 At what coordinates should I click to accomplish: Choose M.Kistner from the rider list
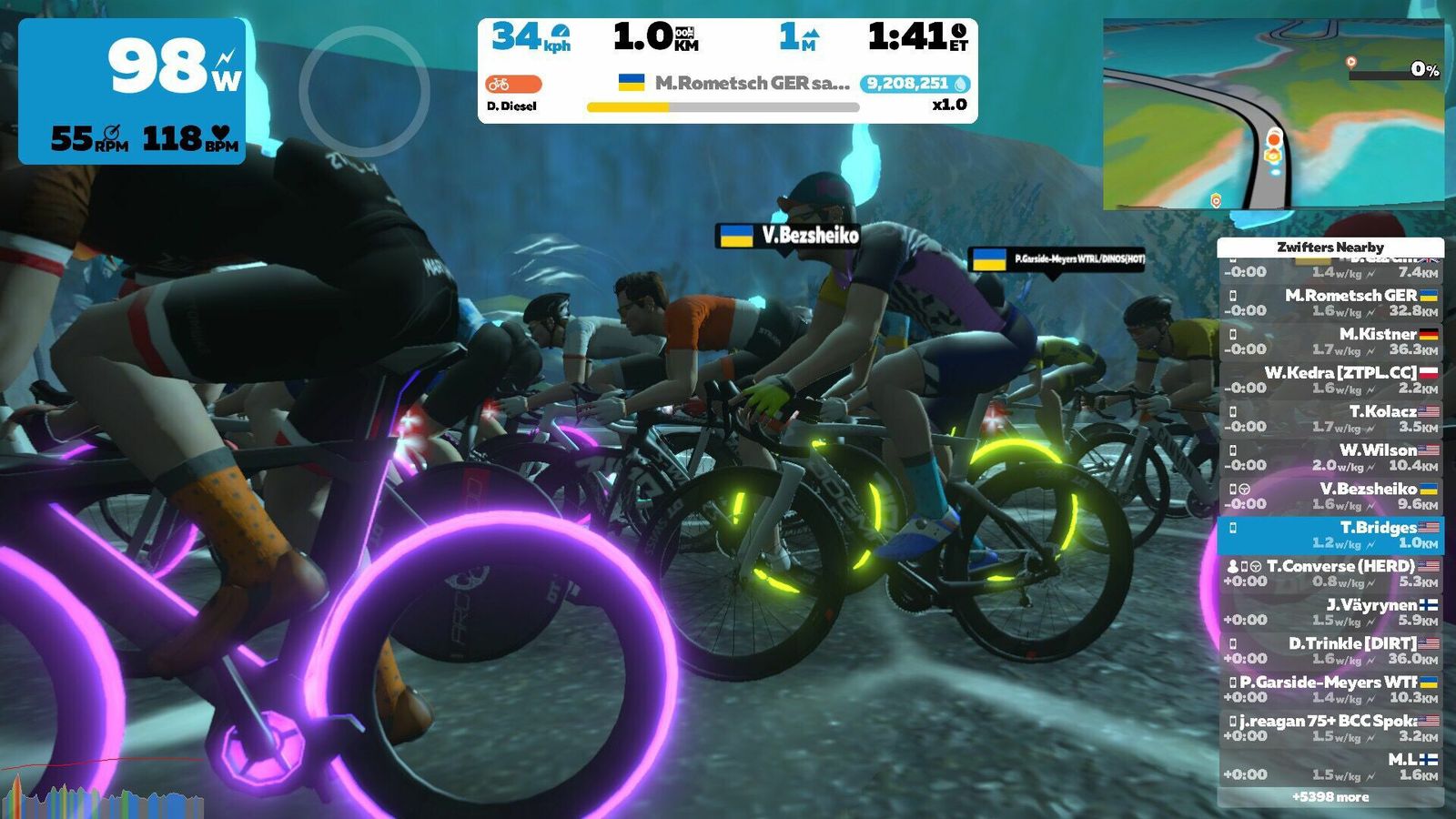[1330, 341]
